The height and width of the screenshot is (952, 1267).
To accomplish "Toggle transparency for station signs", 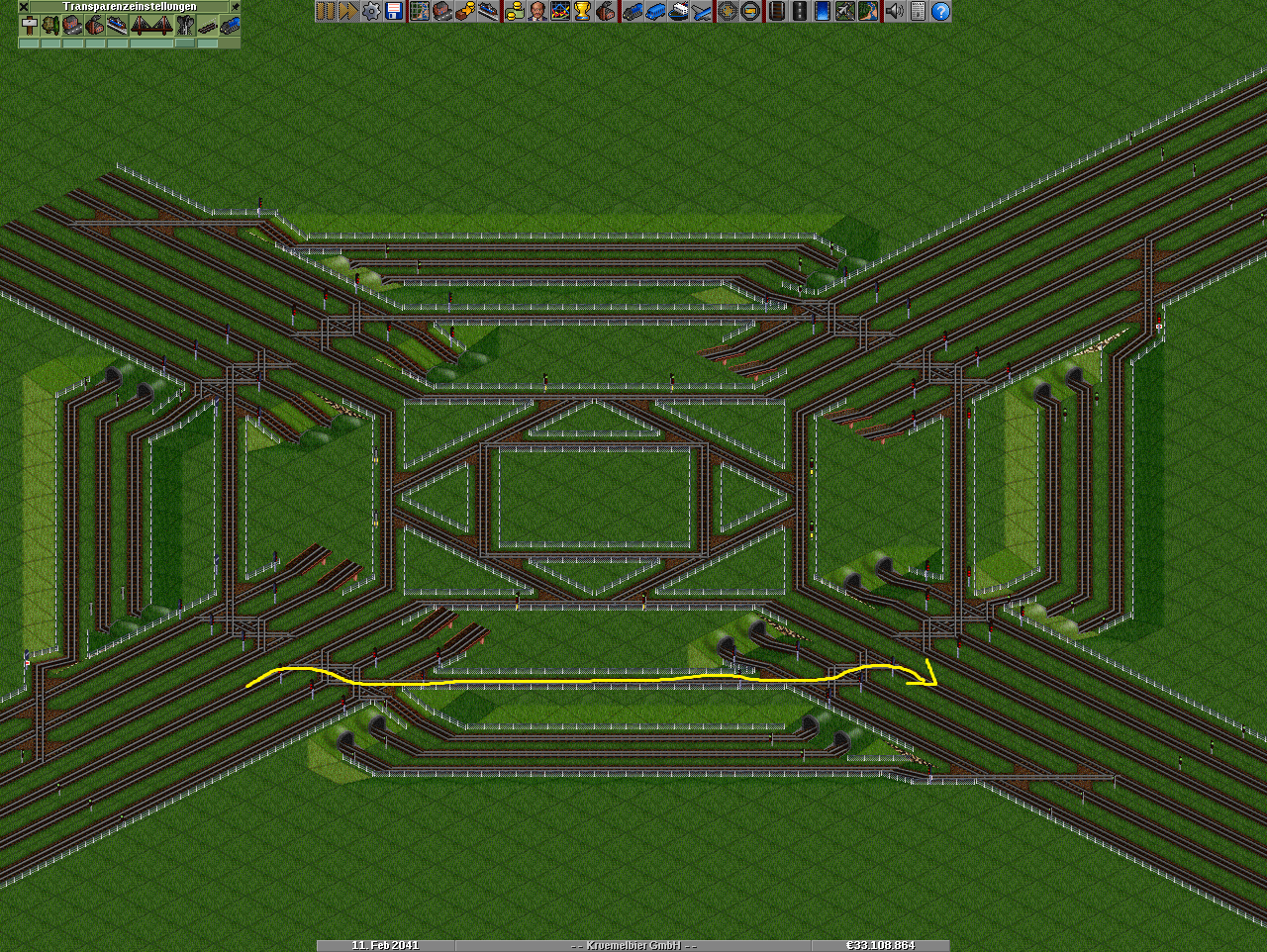I will [30, 25].
